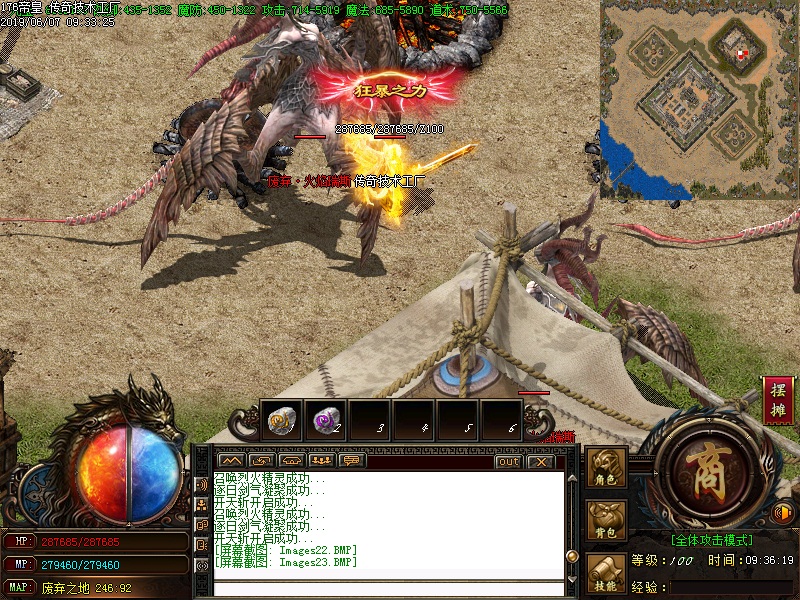
Task: Open the 商 shop emblem
Action: 710,468
